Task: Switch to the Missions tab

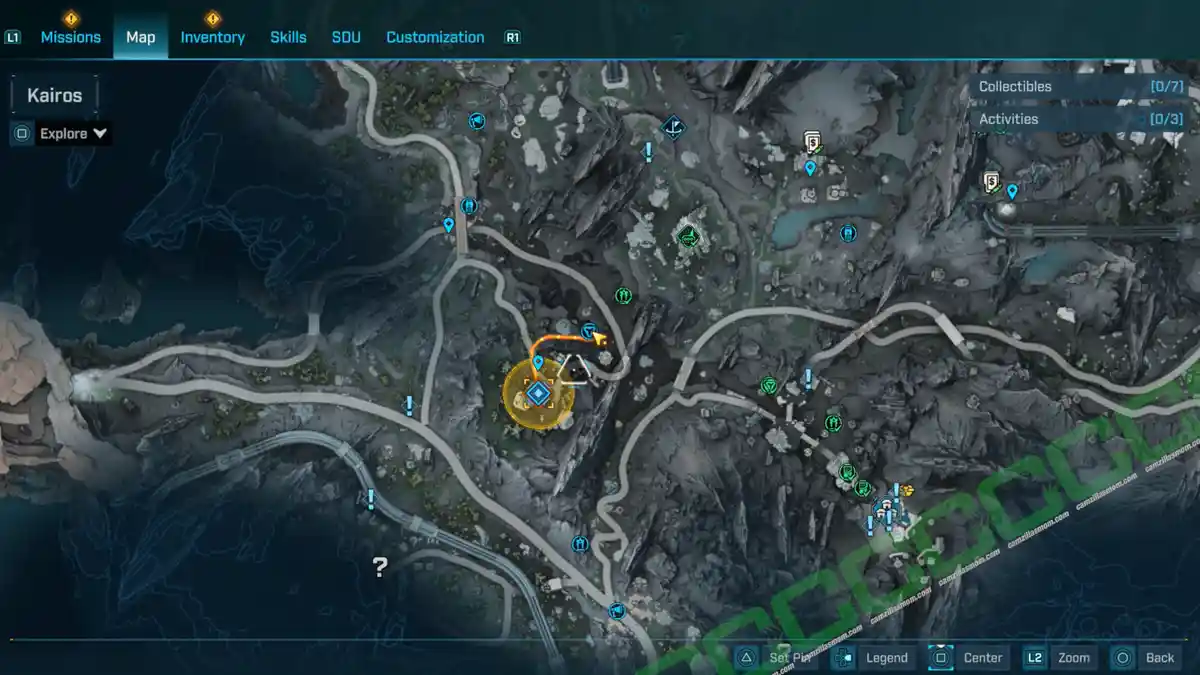Action: pyautogui.click(x=70, y=37)
